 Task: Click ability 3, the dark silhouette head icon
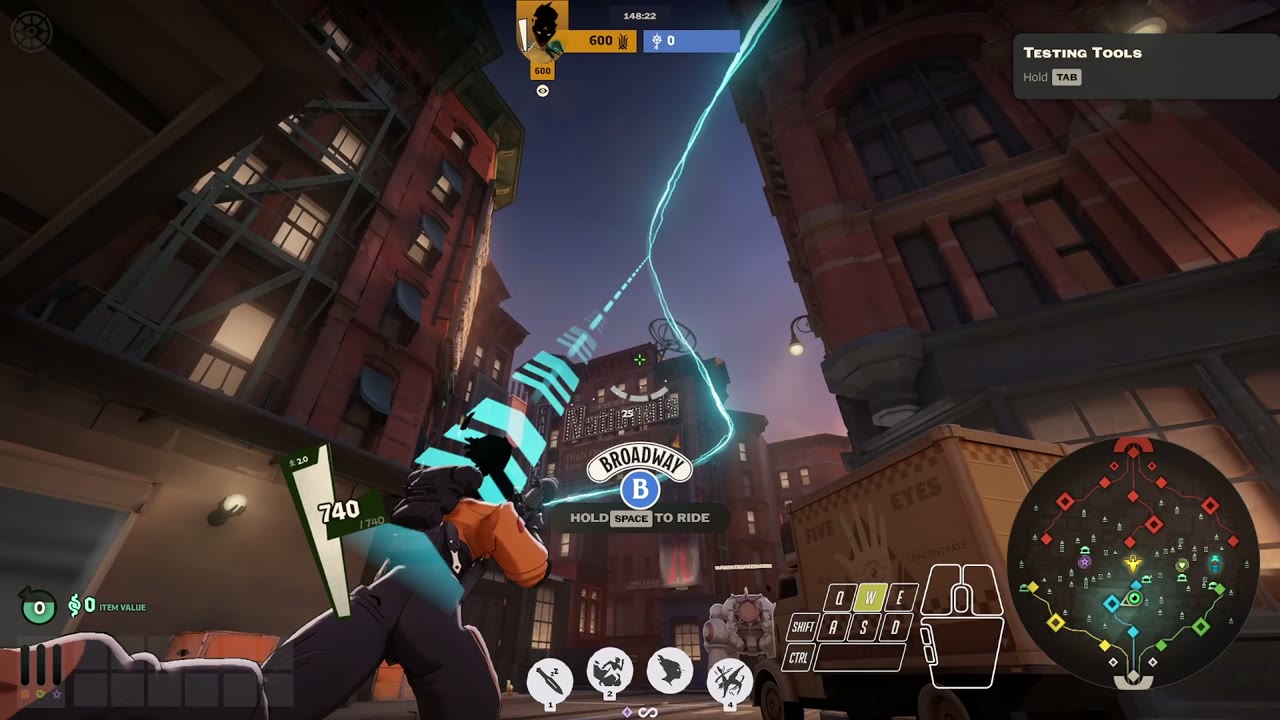pos(668,668)
